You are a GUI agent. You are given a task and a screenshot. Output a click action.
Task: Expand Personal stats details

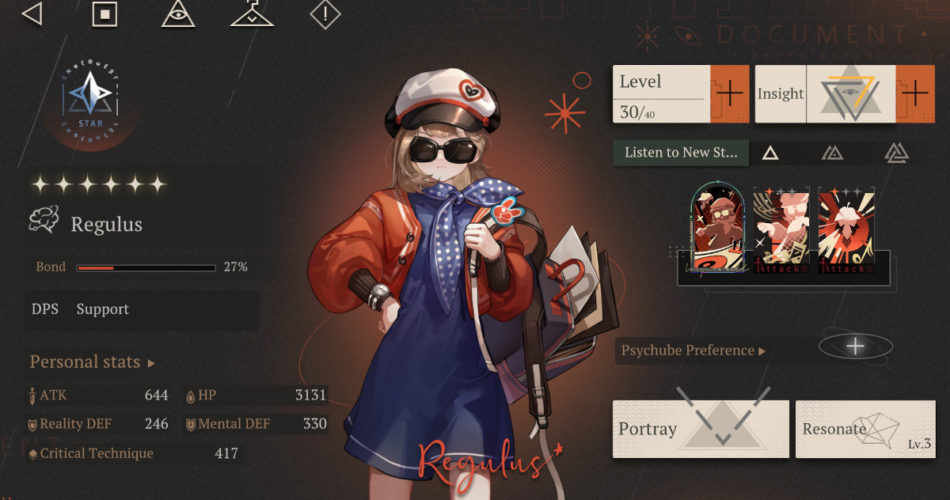coord(92,362)
